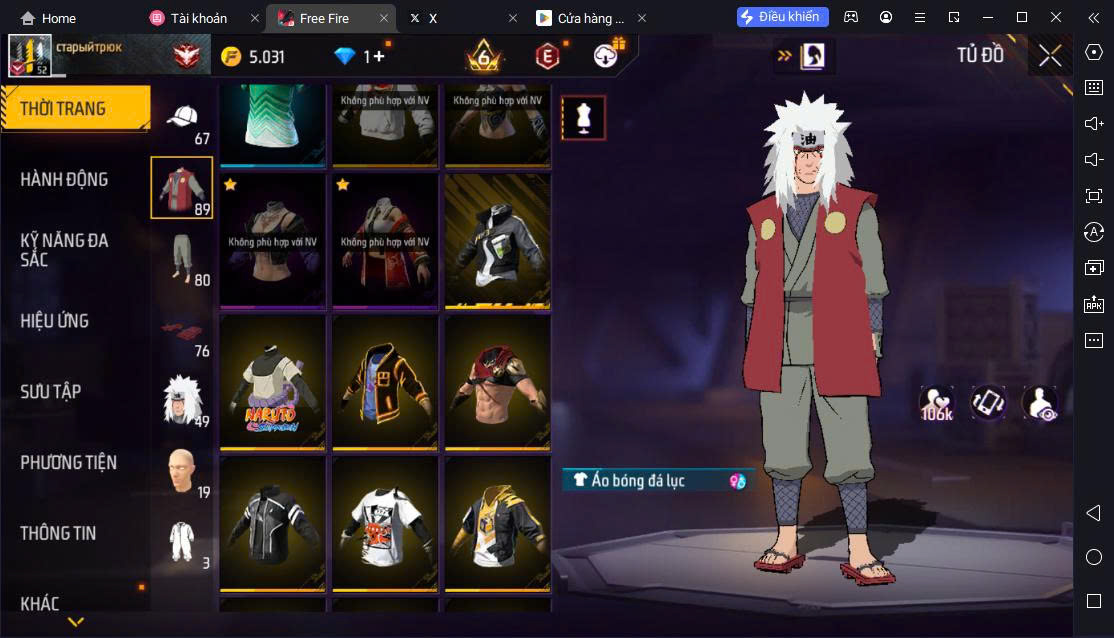
Task: Open the THỜI TRANG tab
Action: pos(74,109)
